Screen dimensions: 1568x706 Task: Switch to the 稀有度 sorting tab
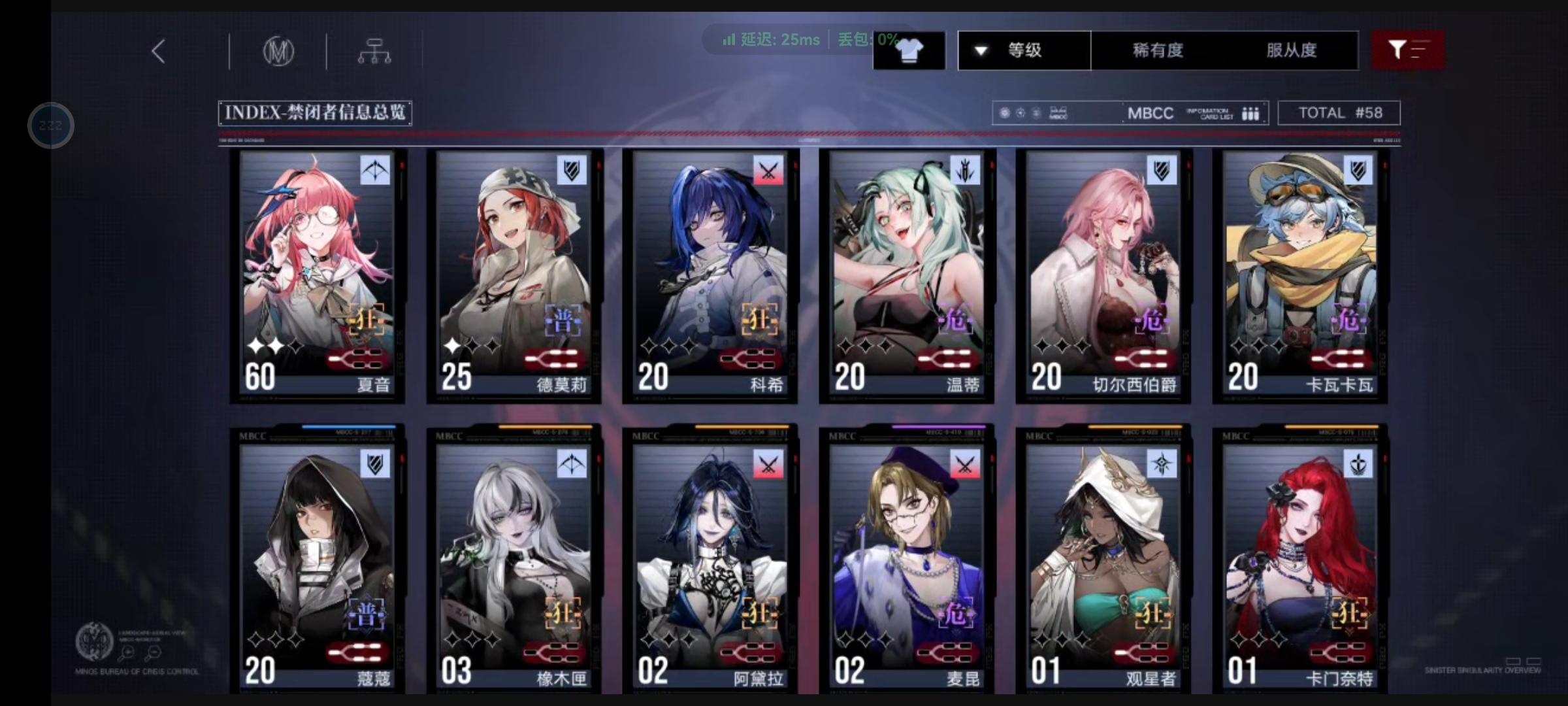[x=1156, y=50]
